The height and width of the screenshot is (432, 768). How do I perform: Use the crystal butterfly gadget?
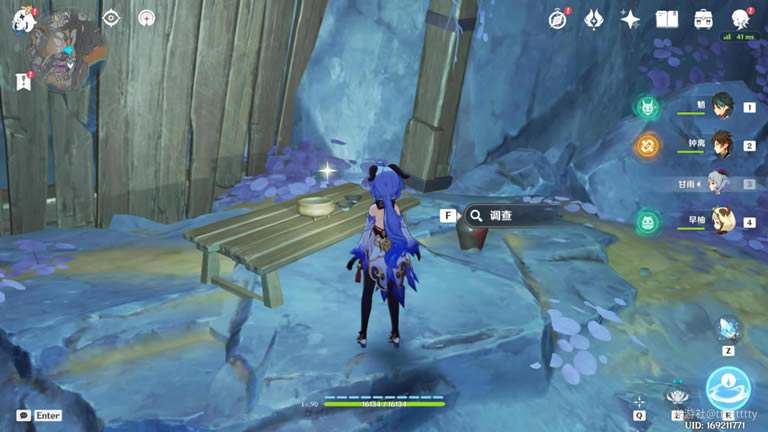pyautogui.click(x=728, y=329)
